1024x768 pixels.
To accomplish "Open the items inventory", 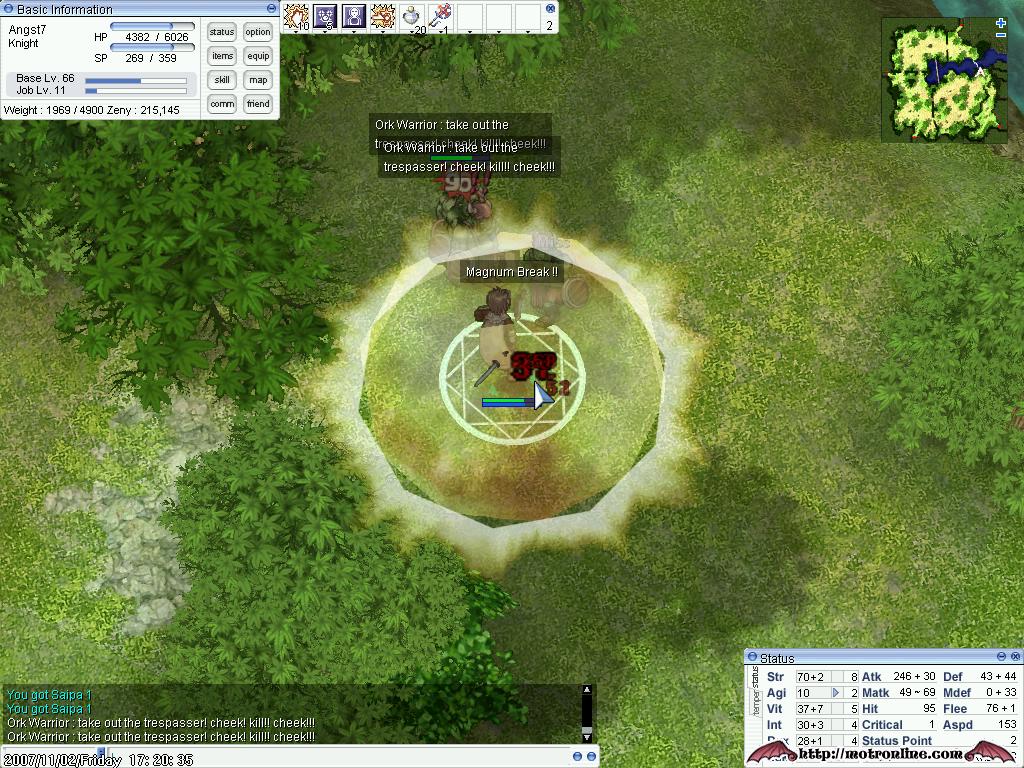I will pyautogui.click(x=222, y=56).
